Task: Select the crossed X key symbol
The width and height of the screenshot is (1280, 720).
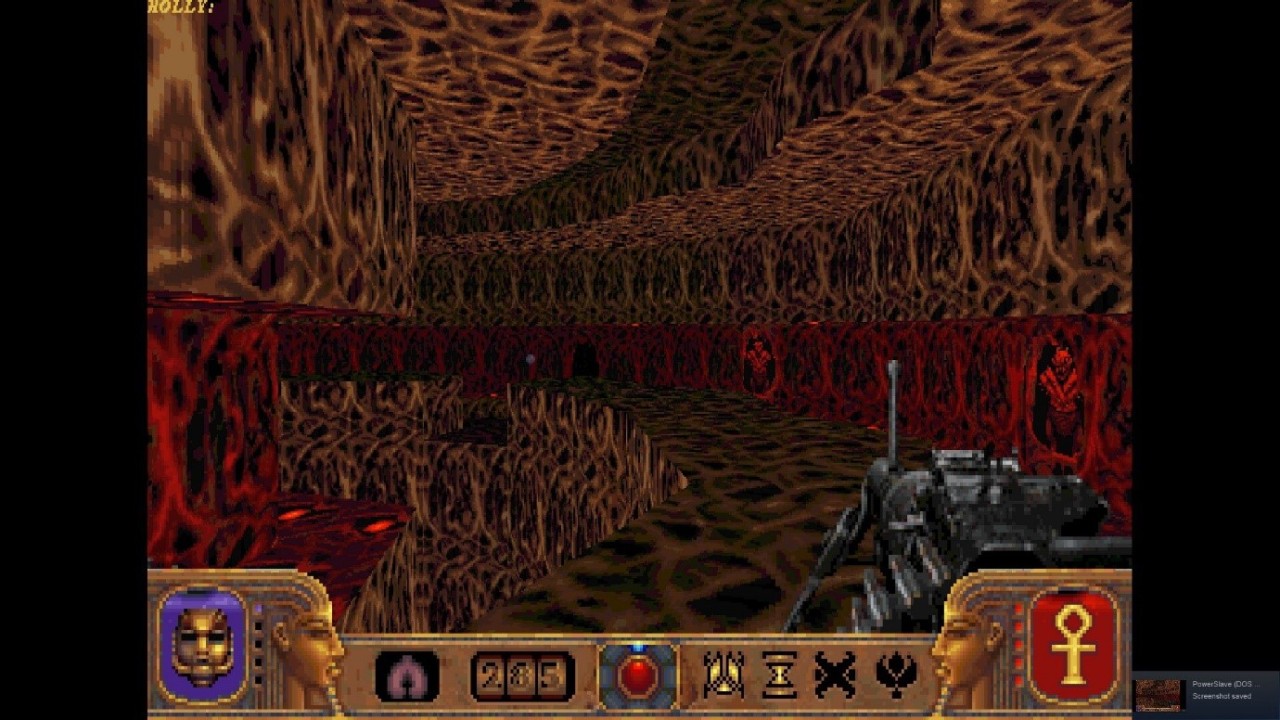Action: point(835,676)
